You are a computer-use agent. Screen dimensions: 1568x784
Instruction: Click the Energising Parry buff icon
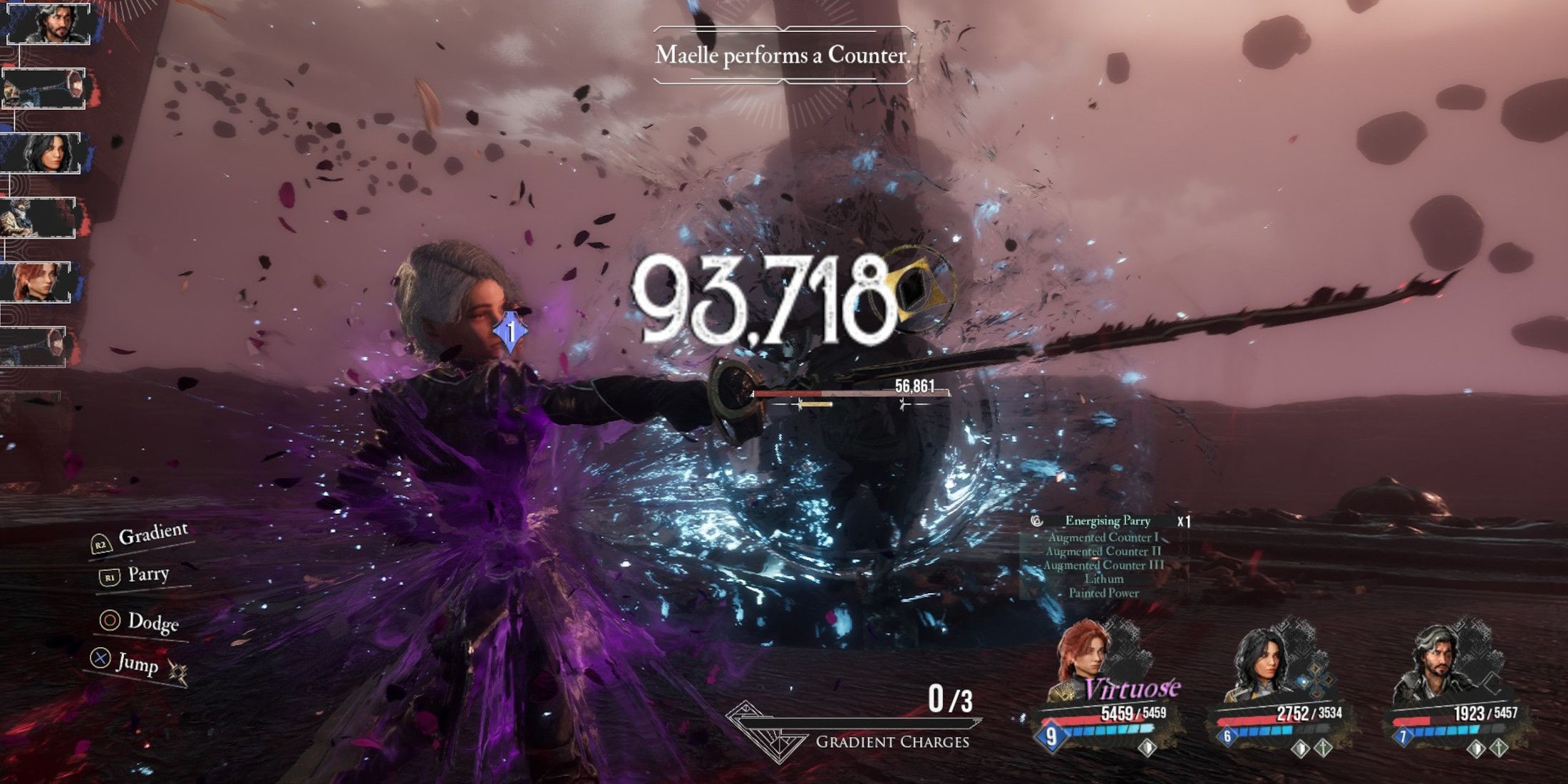1037,521
